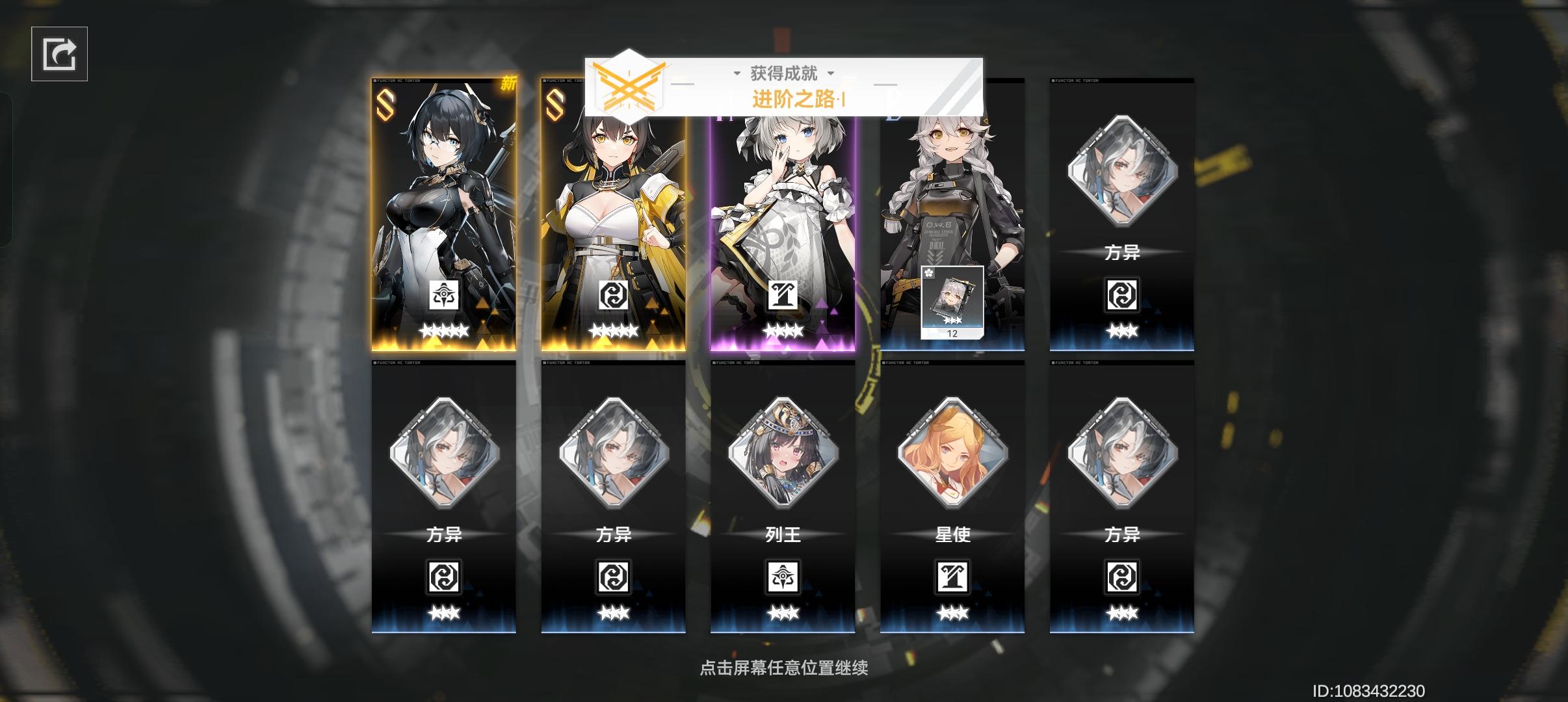Select the element icon under top-right 方异 card
The height and width of the screenshot is (702, 1568).
tap(1123, 294)
